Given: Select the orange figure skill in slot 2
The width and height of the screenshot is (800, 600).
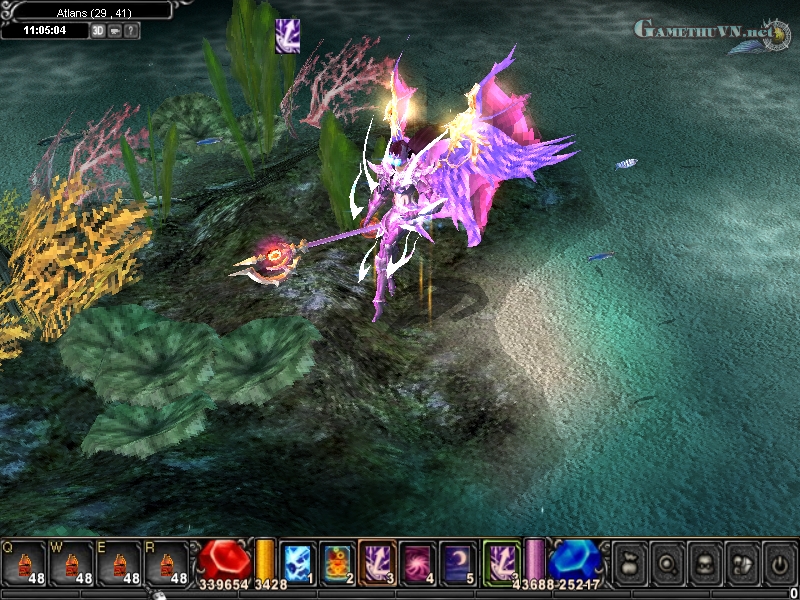Looking at the screenshot, I should point(338,562).
